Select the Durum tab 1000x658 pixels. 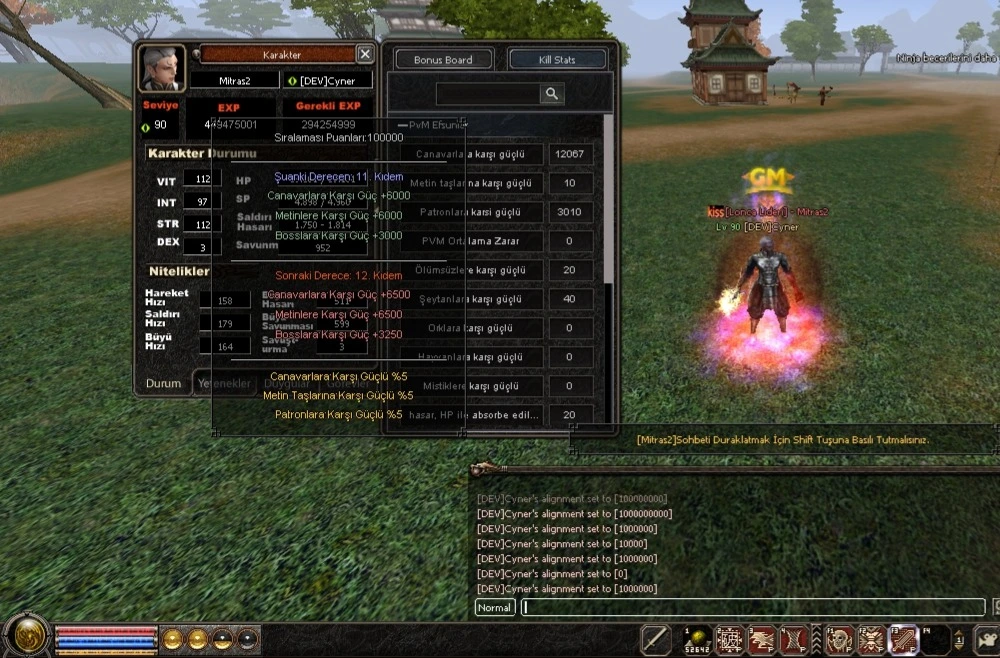coord(163,383)
